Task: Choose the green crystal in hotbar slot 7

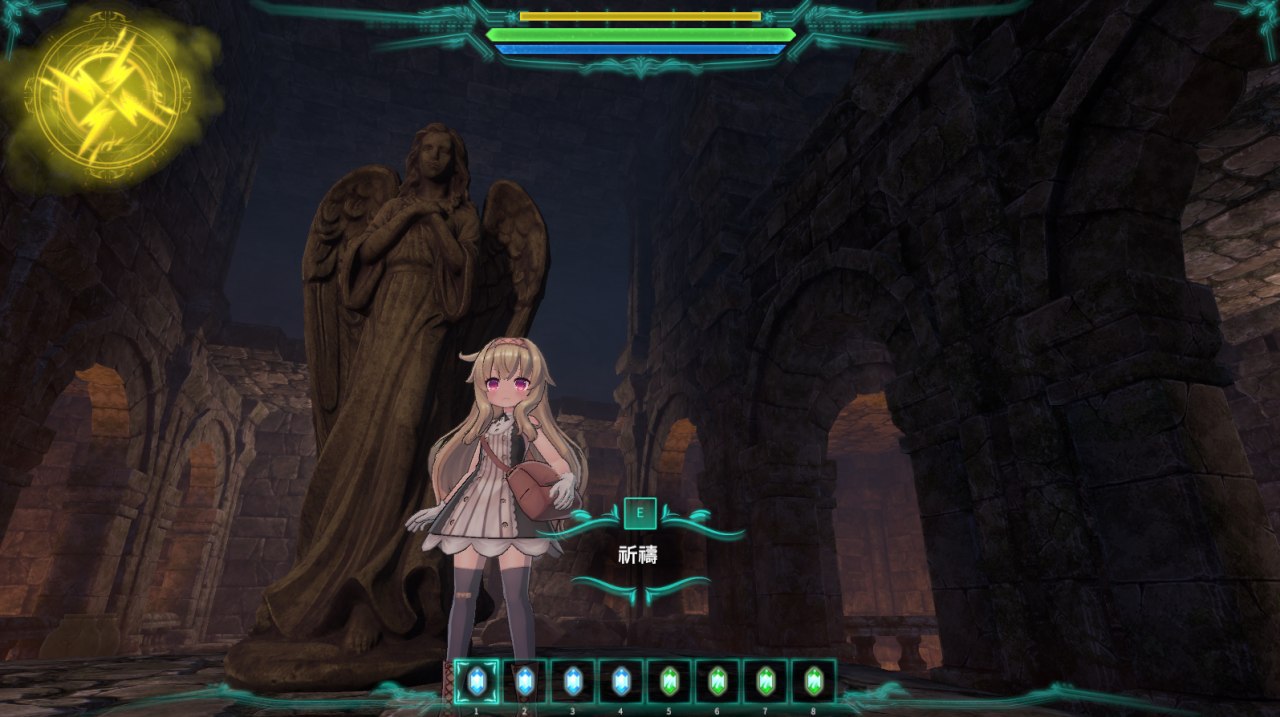Action: pyautogui.click(x=765, y=681)
